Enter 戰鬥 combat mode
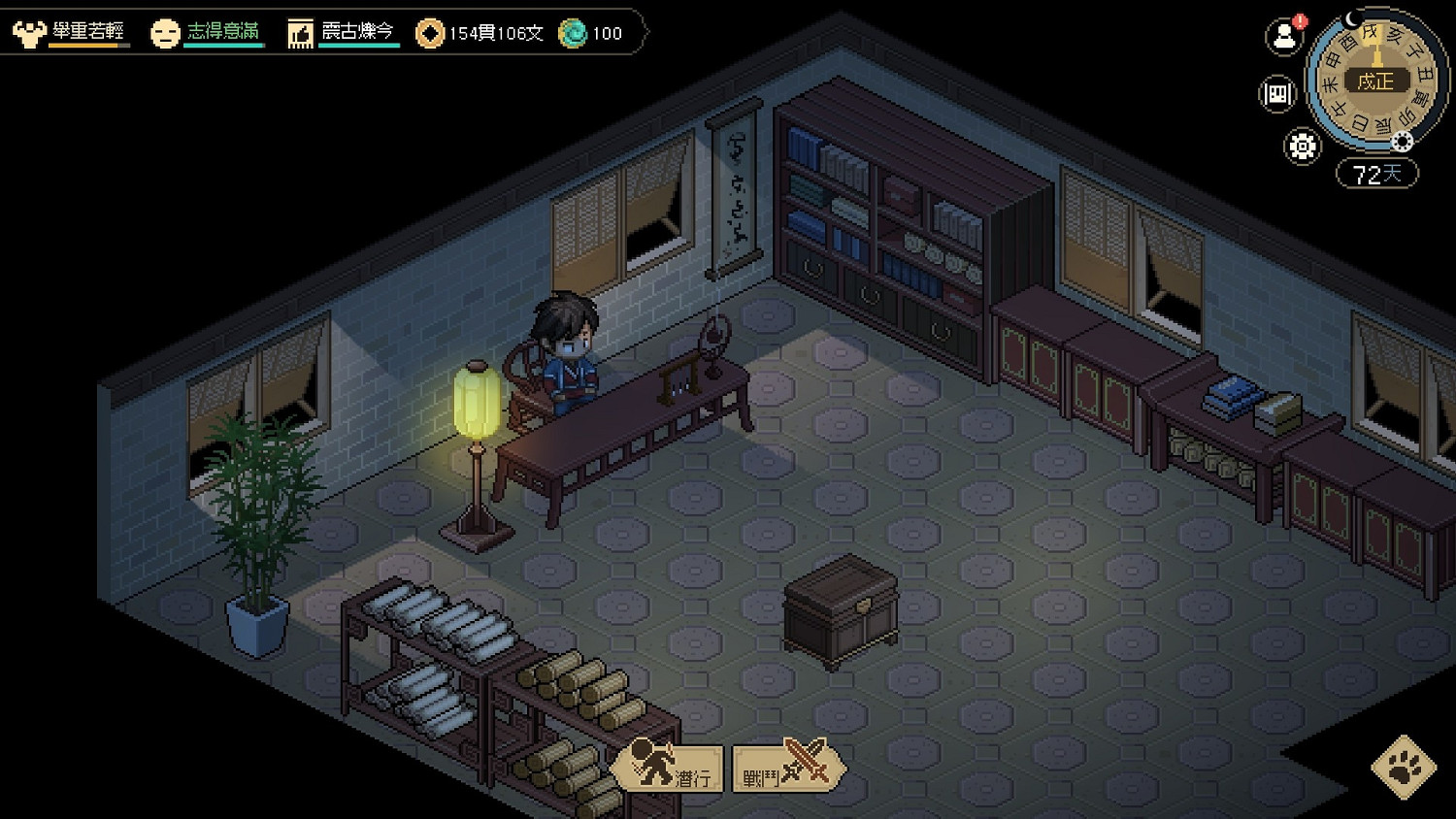Viewport: 1456px width, 819px height. (x=785, y=768)
